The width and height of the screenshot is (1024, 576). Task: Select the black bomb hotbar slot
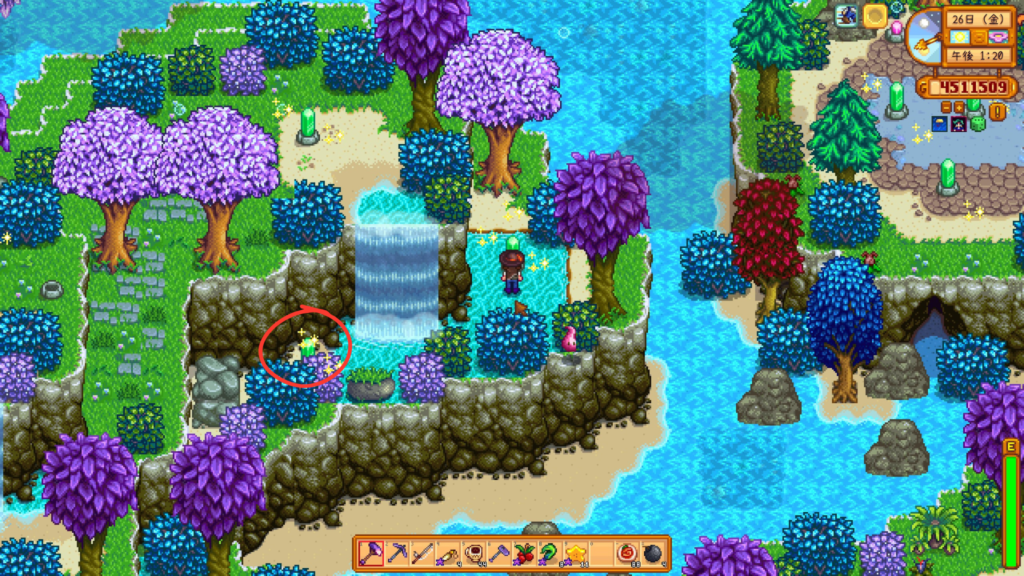653,552
